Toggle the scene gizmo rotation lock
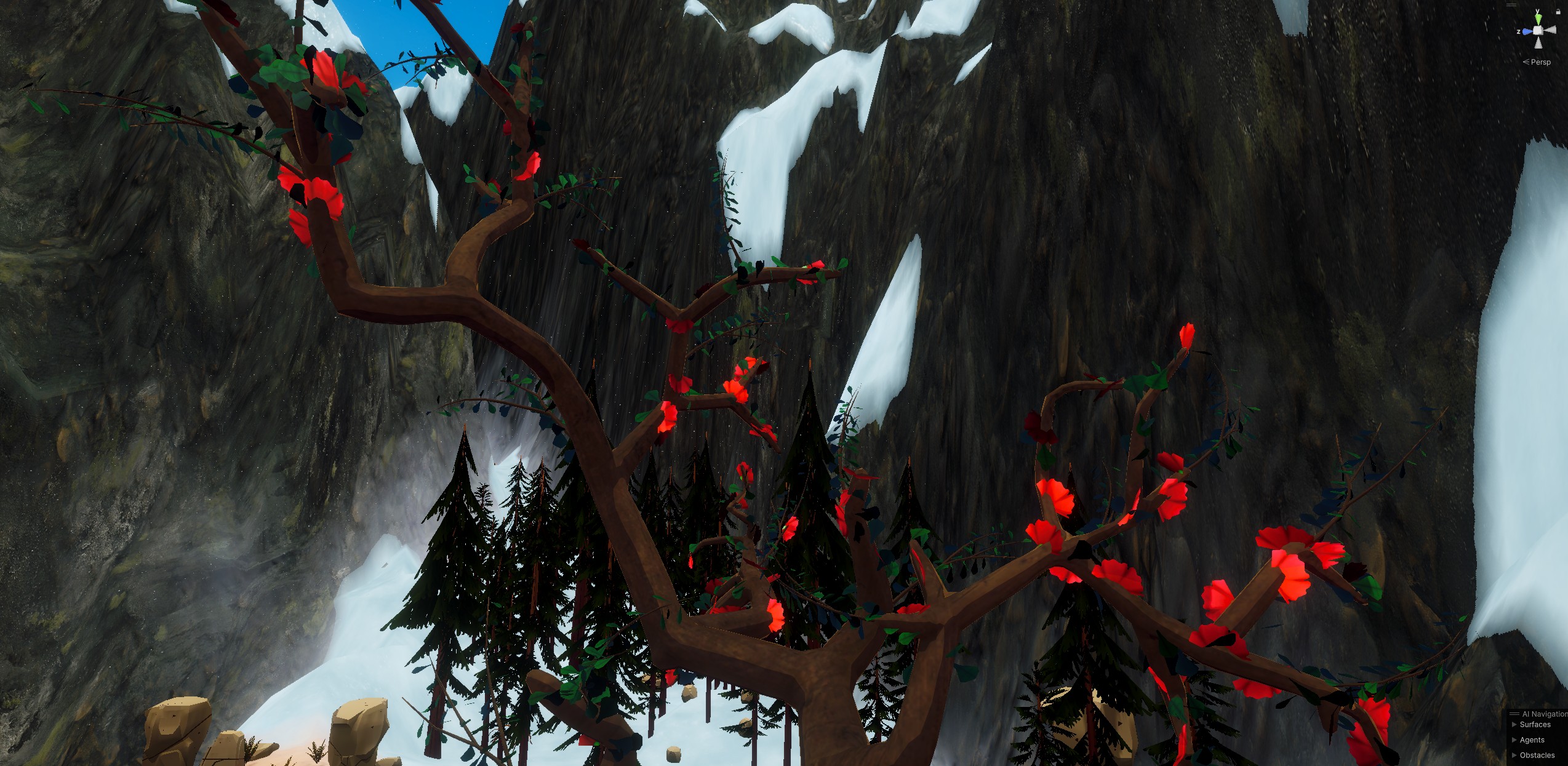This screenshot has width=1568, height=766. point(1558,11)
